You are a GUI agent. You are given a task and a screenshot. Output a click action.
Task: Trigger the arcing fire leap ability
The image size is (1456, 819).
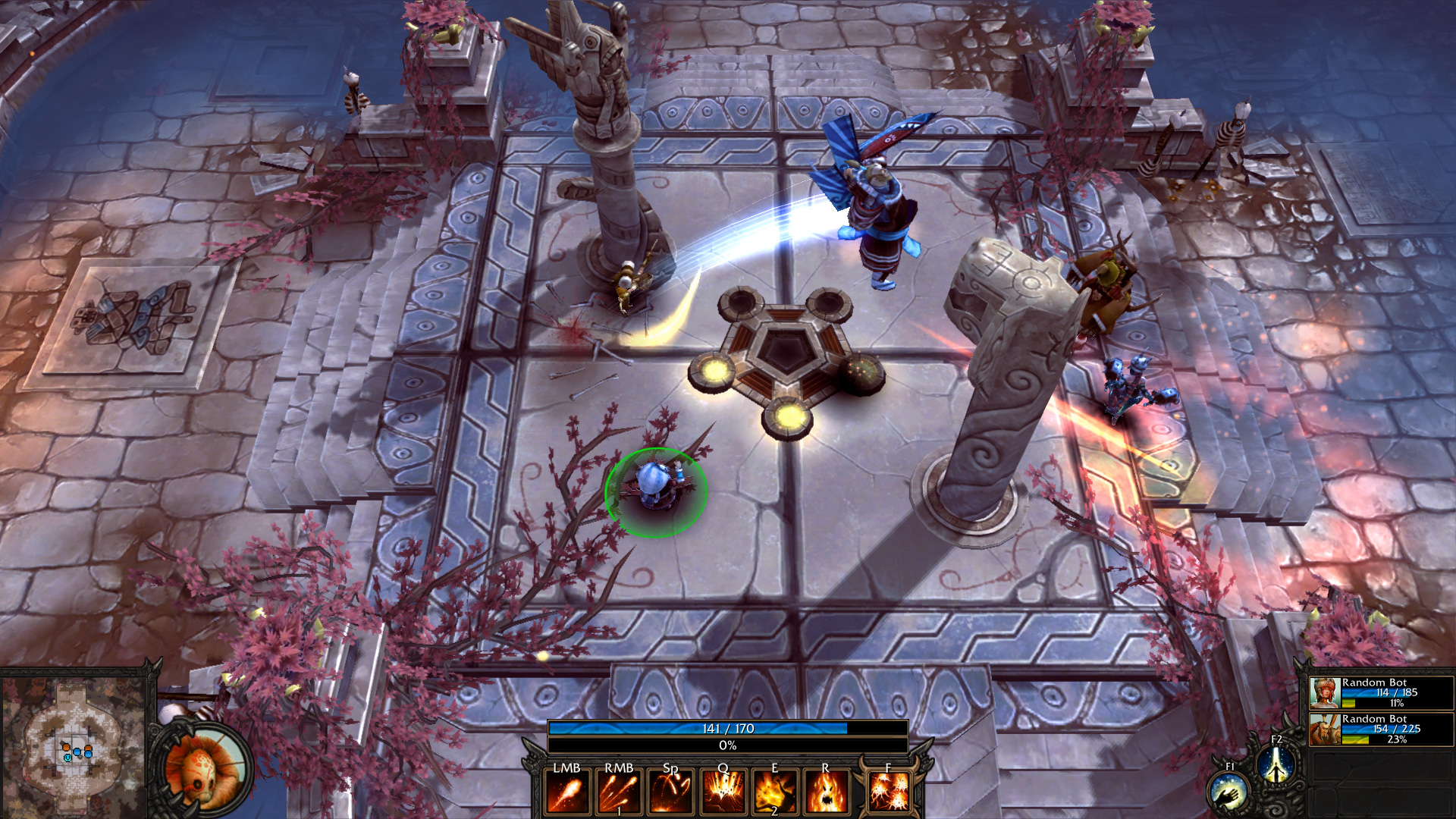[x=670, y=792]
